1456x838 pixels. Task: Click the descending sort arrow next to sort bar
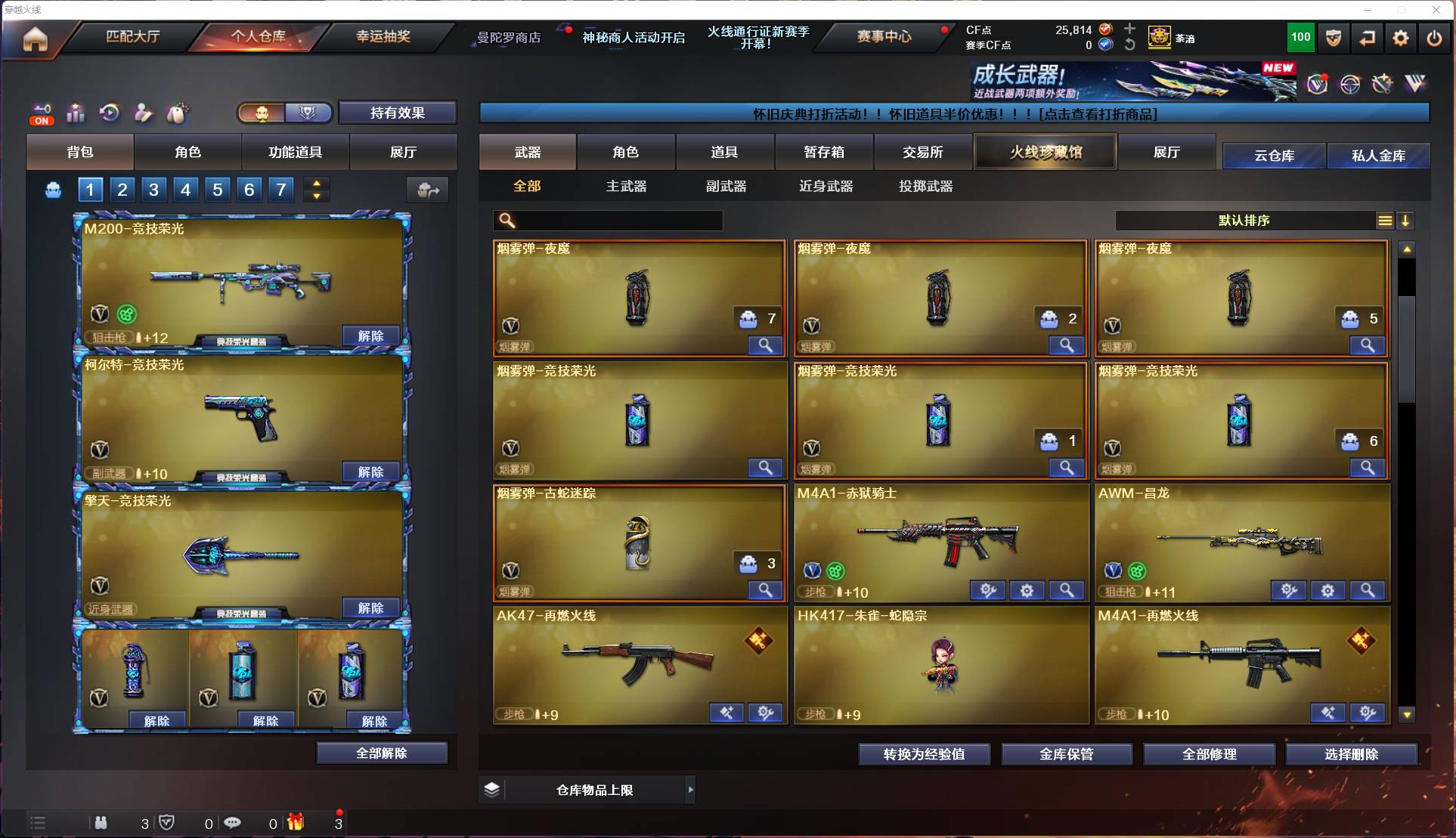[1406, 221]
